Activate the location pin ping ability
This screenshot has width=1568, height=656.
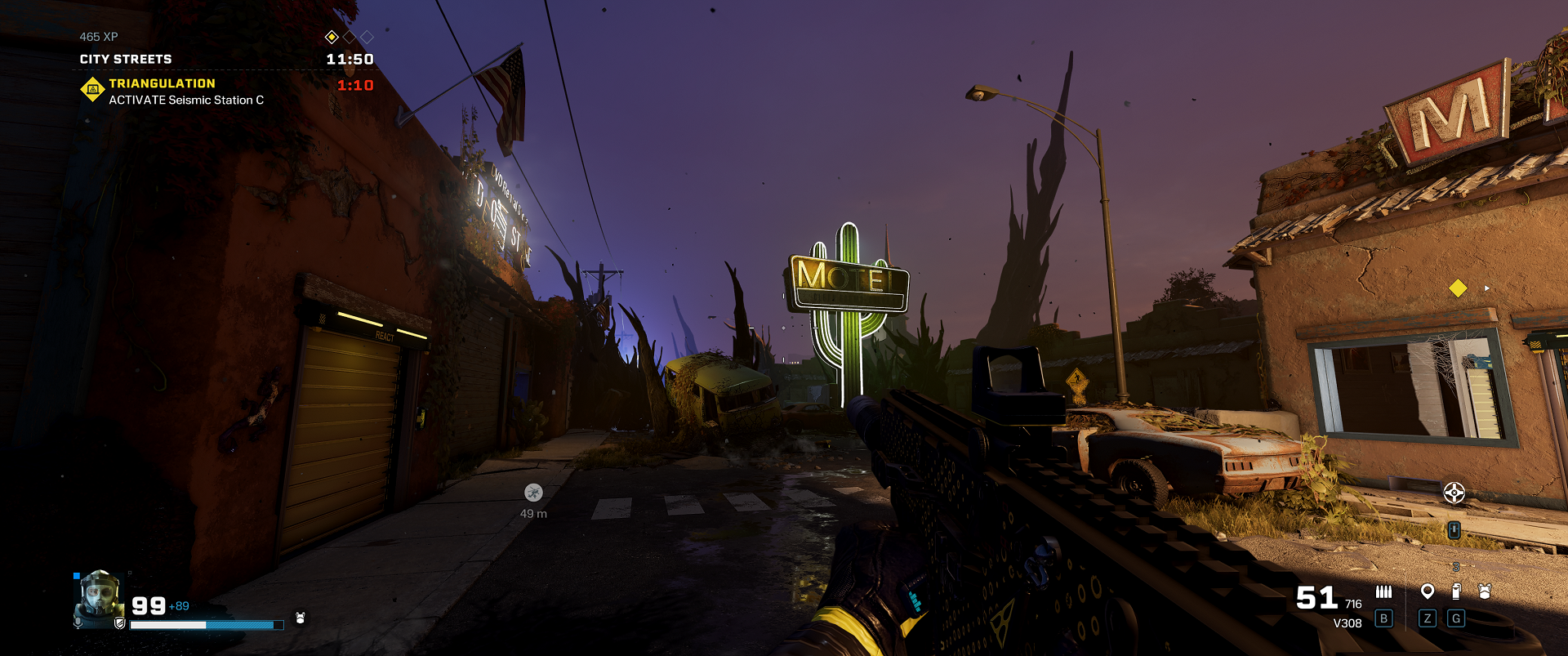[1428, 591]
